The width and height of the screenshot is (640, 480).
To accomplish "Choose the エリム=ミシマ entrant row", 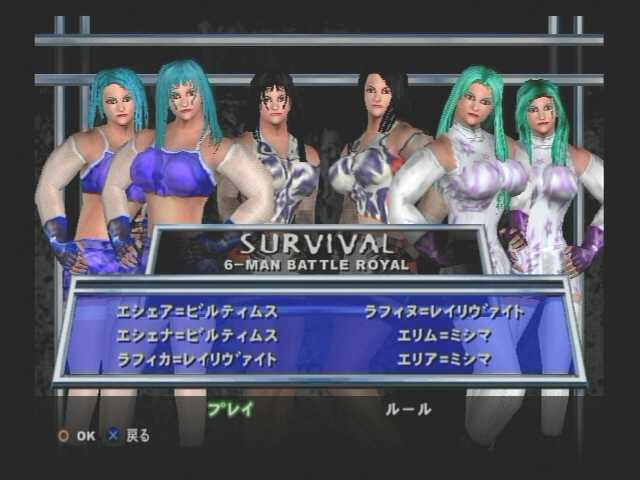I will point(445,335).
